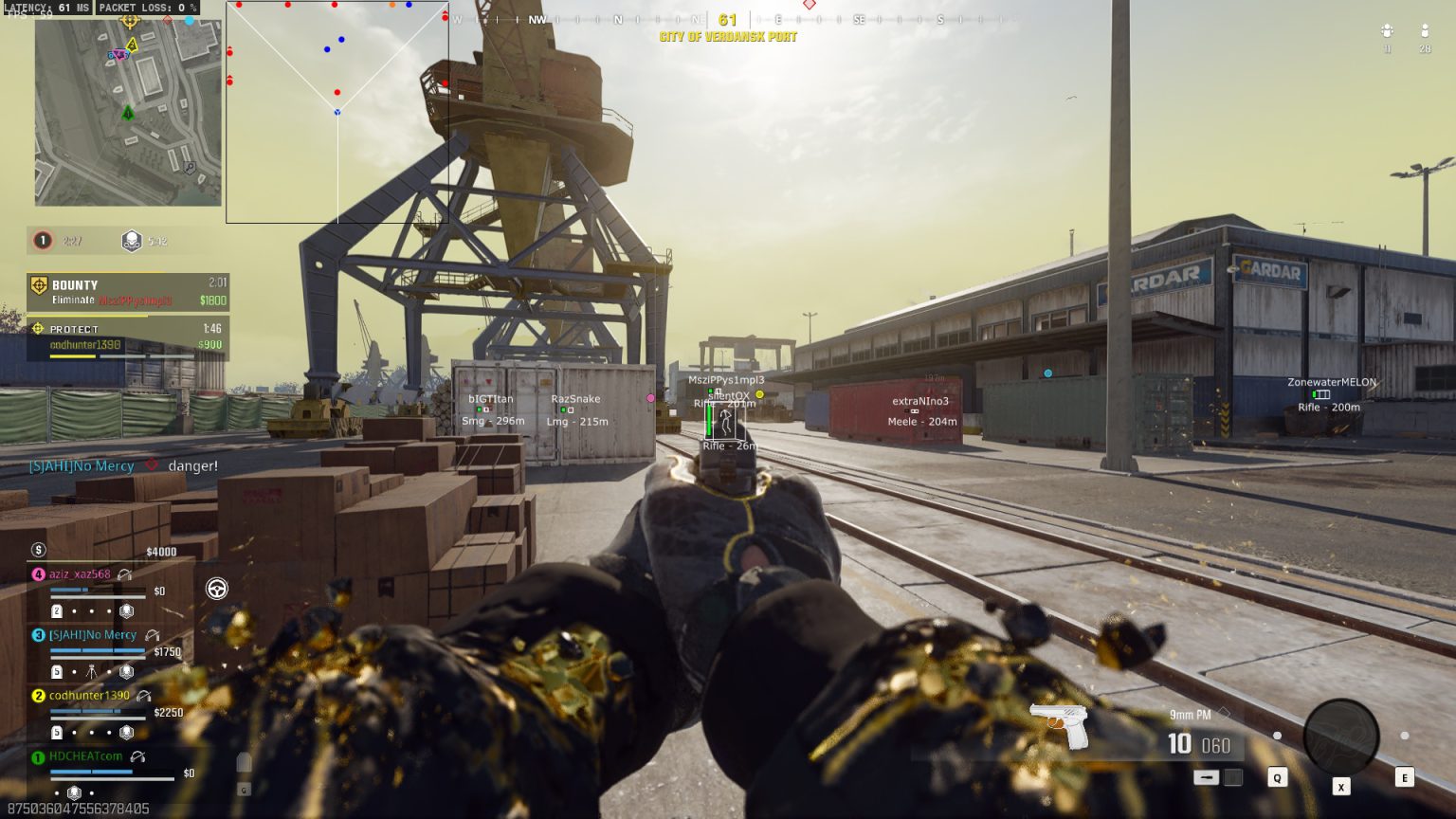Click the danger heart icon in the killfeed
This screenshot has height=819, width=1456.
coord(152,465)
